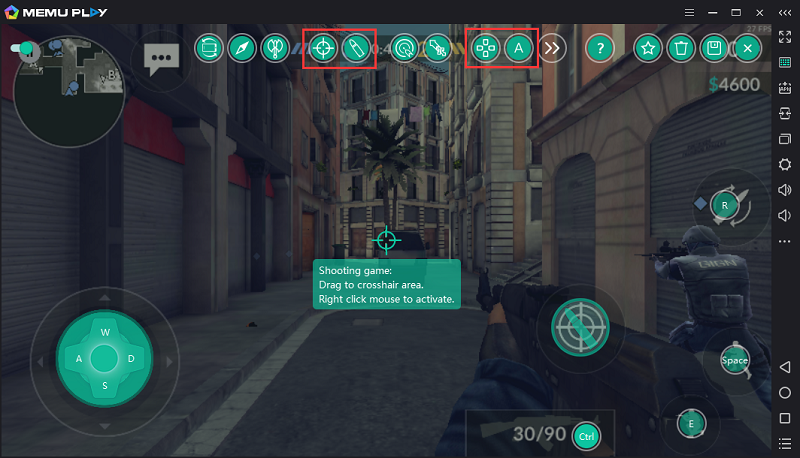The width and height of the screenshot is (800, 458).
Task: Tap the reload button marked R
Action: tap(725, 205)
